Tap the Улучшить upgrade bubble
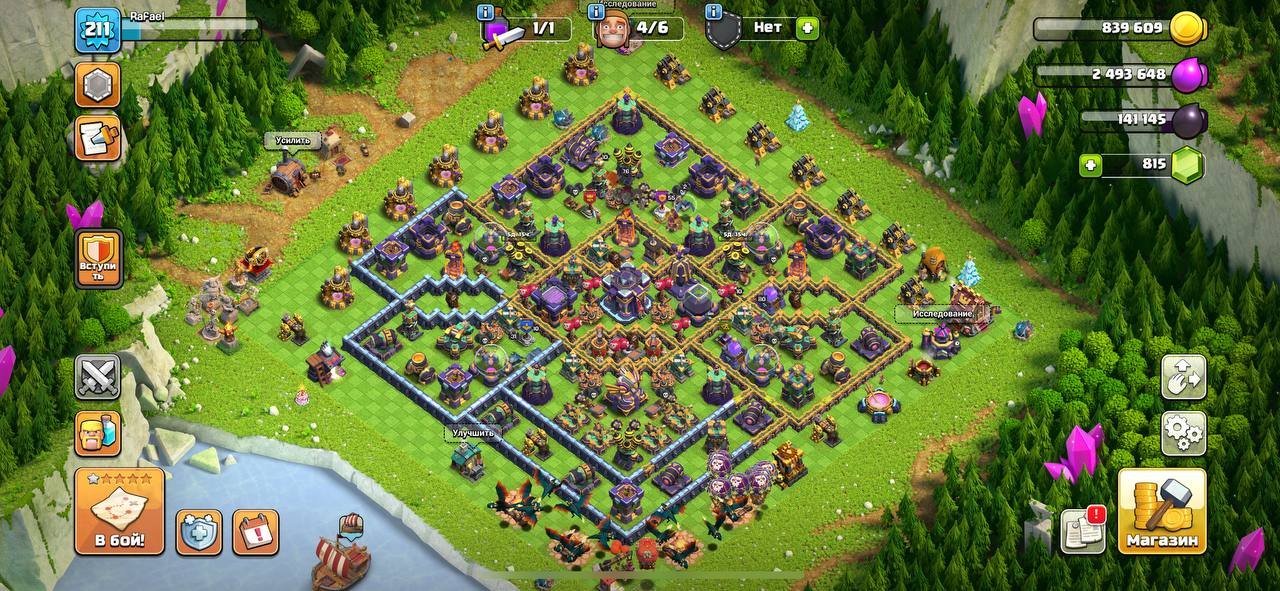The image size is (1280, 591). 471,433
